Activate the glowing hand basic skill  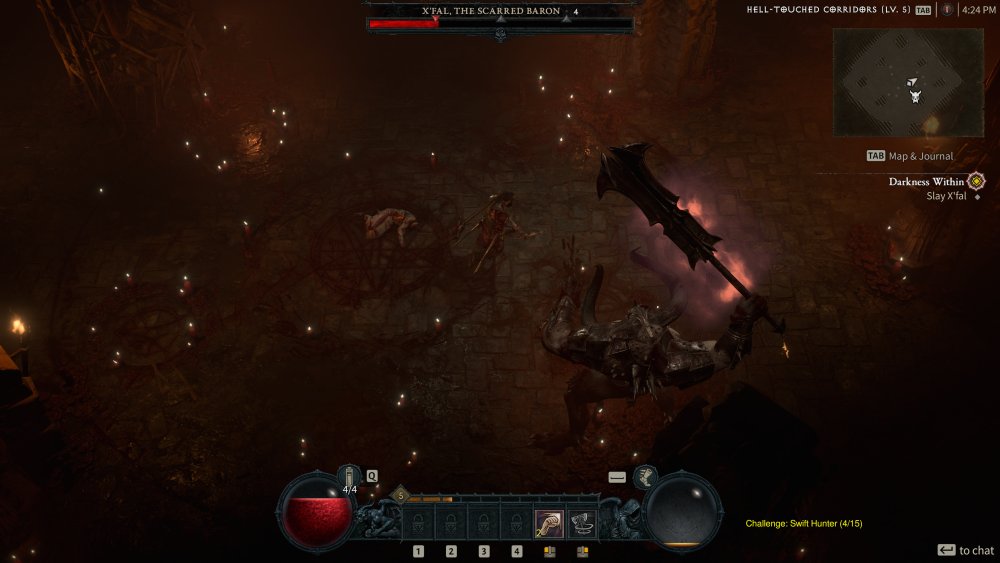coord(548,524)
